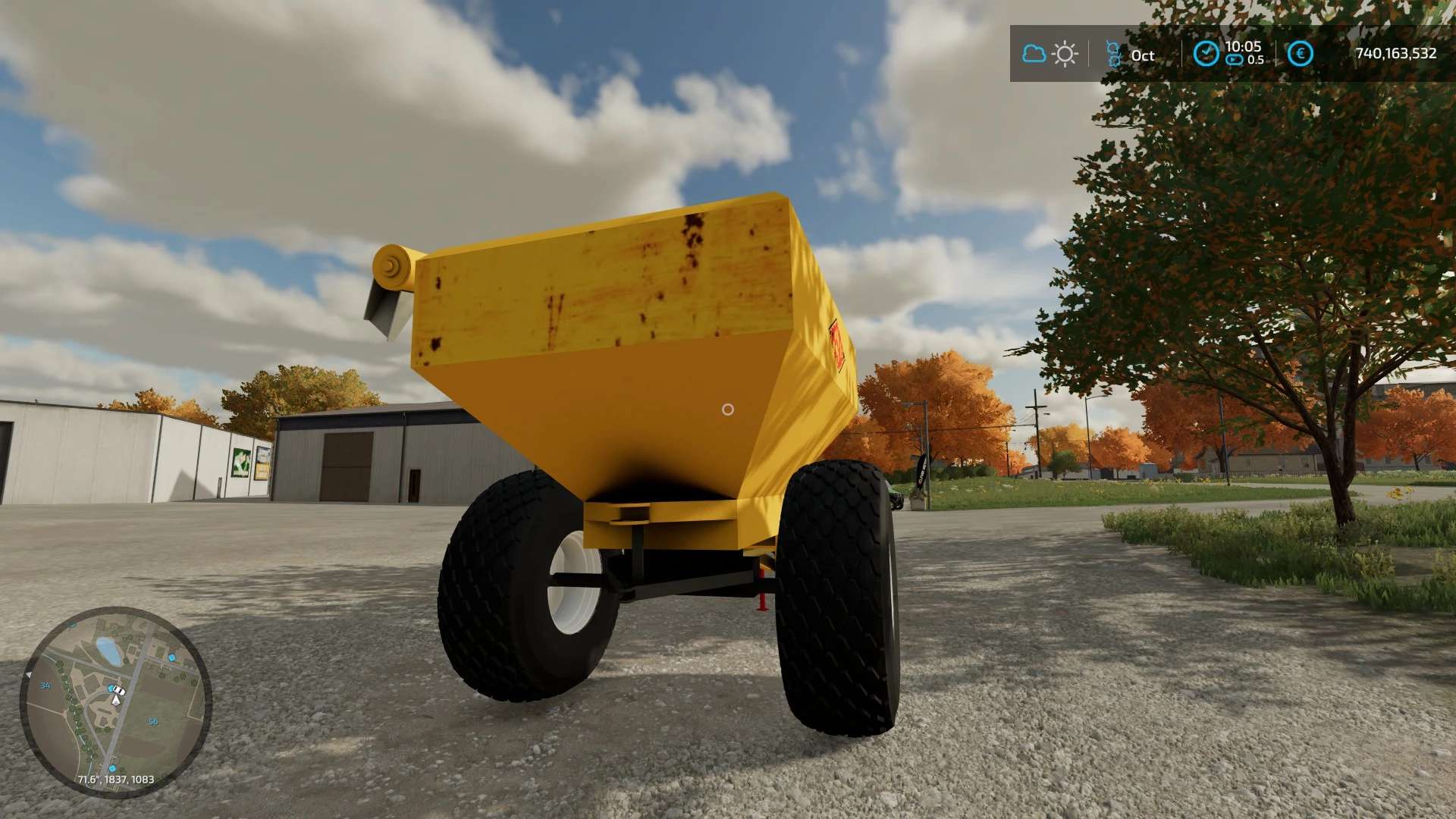The height and width of the screenshot is (819, 1456).
Task: Click the euro money icon
Action: coord(1300,53)
